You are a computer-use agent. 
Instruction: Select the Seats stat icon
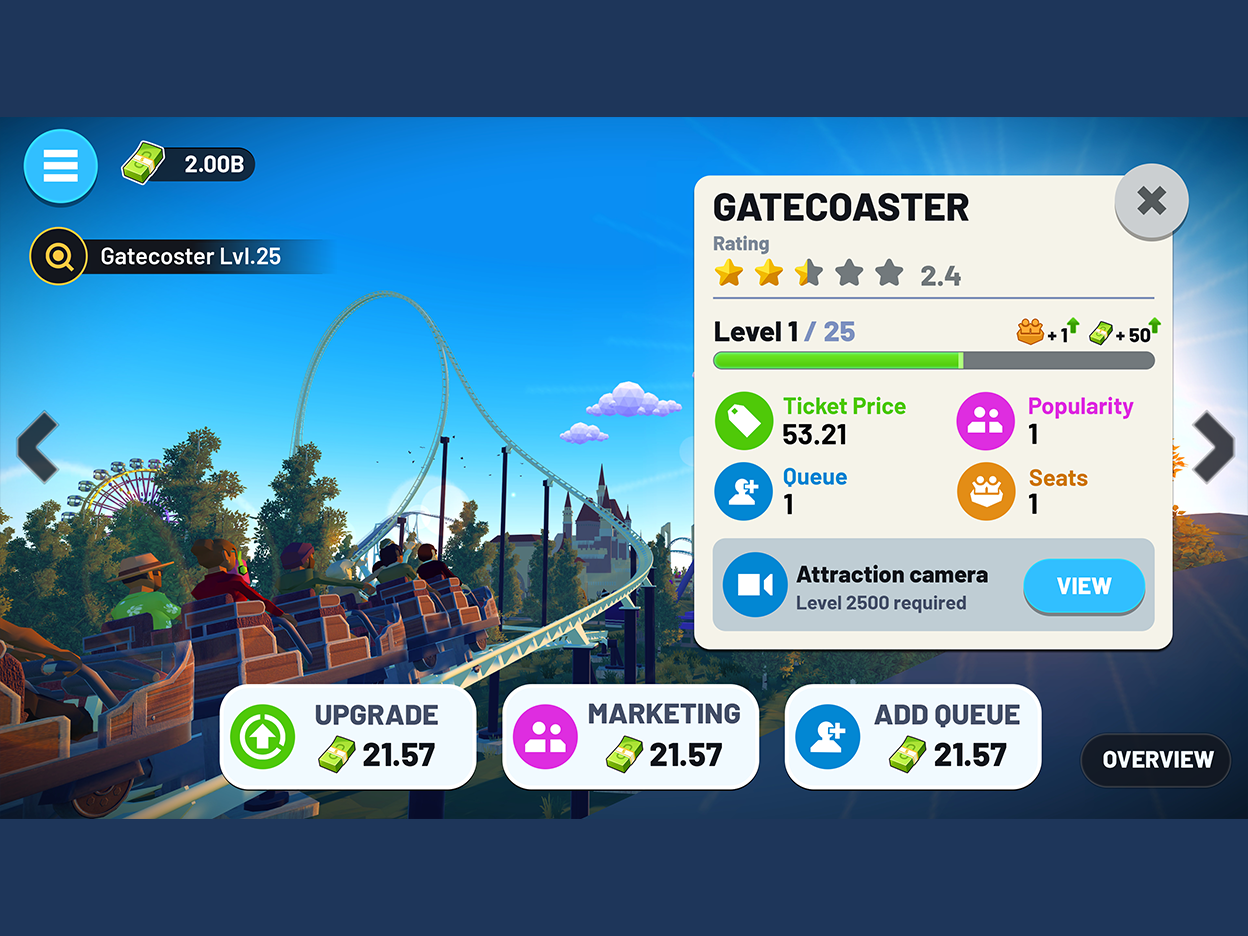985,492
